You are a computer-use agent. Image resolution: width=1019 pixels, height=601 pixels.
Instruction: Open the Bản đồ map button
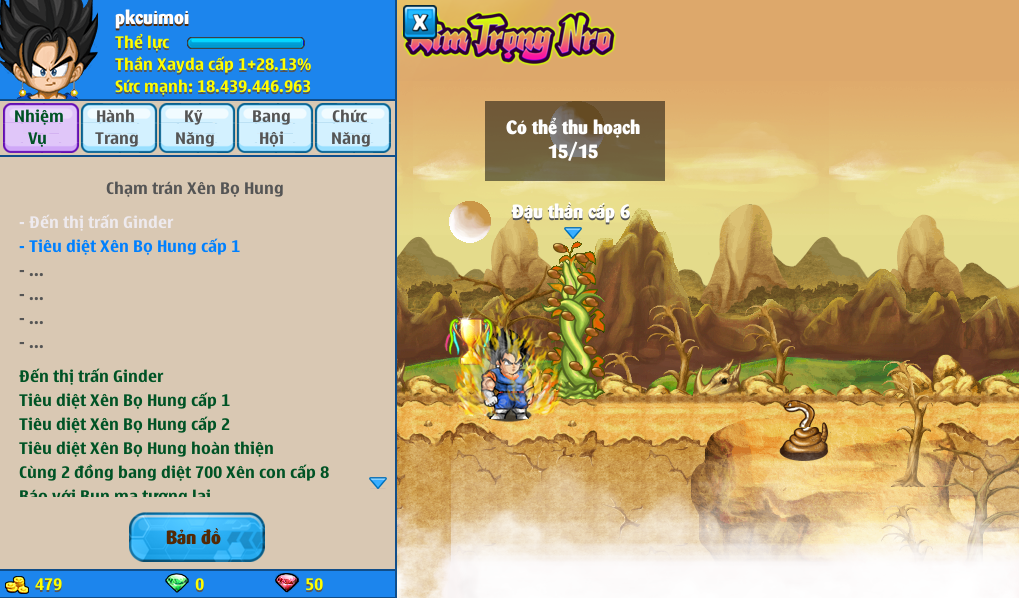tap(197, 537)
